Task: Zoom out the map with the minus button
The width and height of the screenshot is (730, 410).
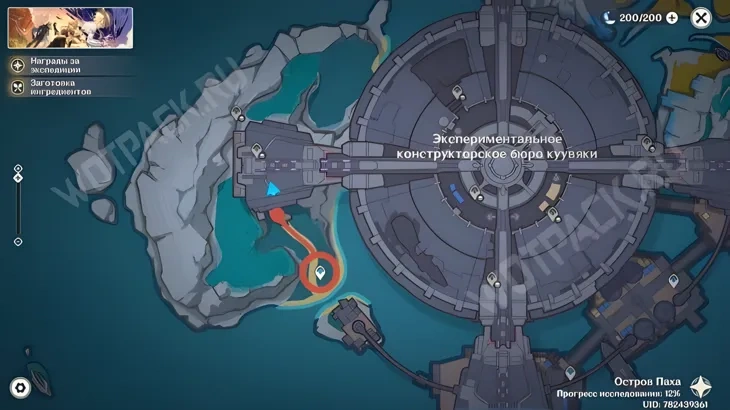Action: coord(18,242)
